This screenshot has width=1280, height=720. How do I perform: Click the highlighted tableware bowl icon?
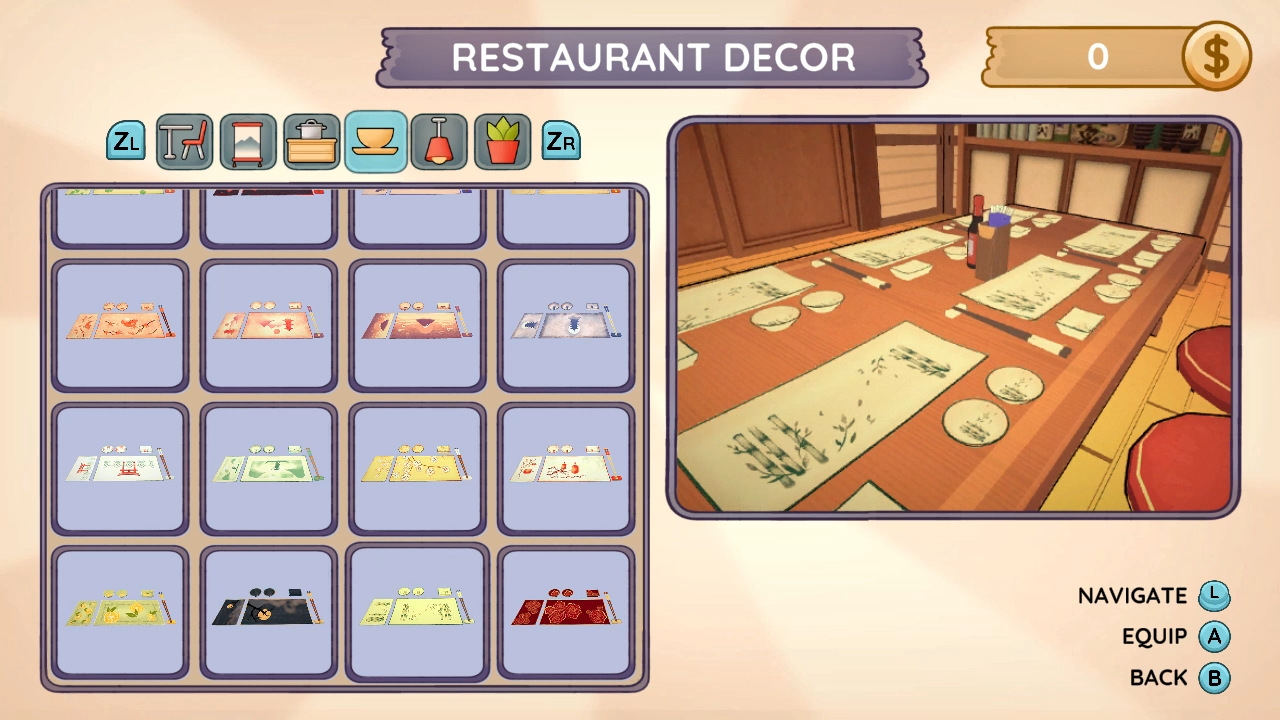pos(375,141)
